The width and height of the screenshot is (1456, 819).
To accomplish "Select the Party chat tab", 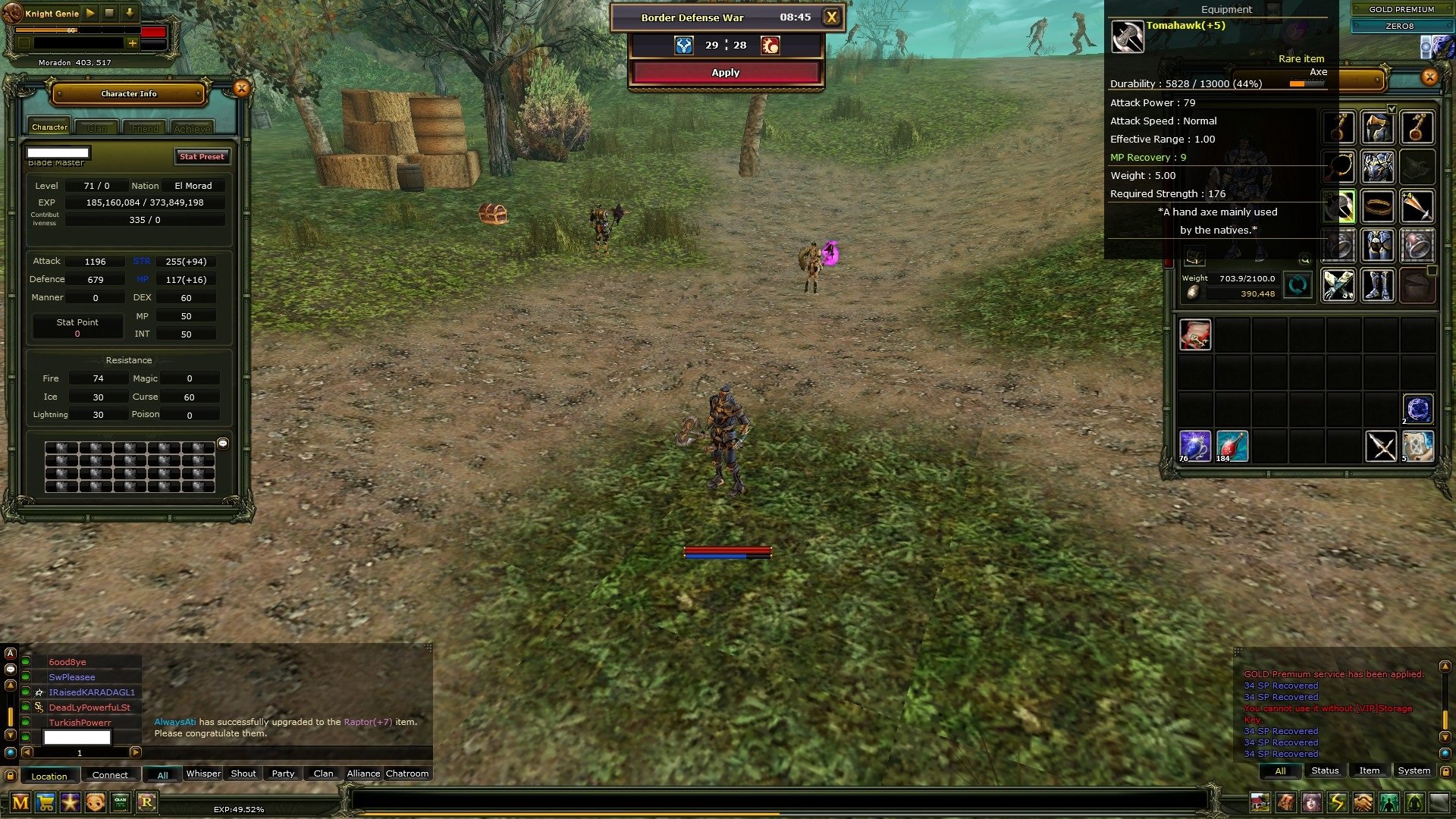I will point(283,773).
